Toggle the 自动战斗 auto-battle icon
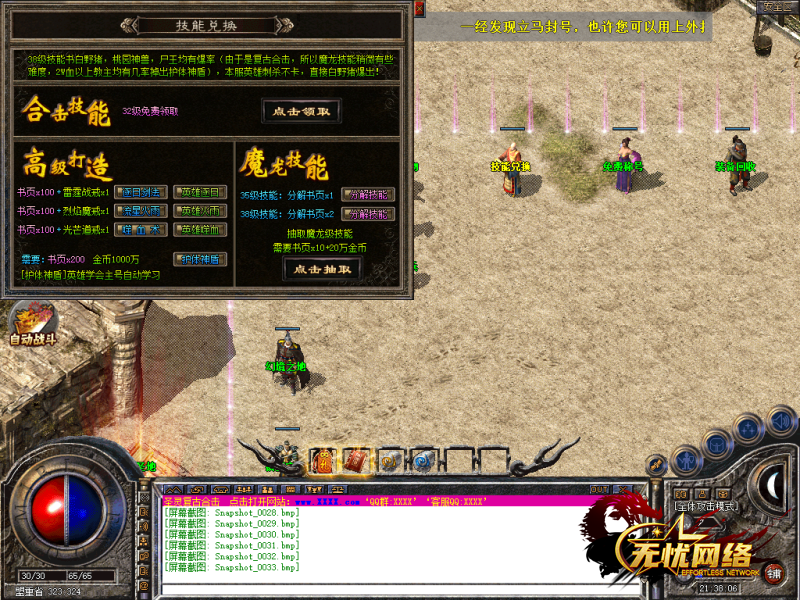800x600 pixels. [30, 327]
